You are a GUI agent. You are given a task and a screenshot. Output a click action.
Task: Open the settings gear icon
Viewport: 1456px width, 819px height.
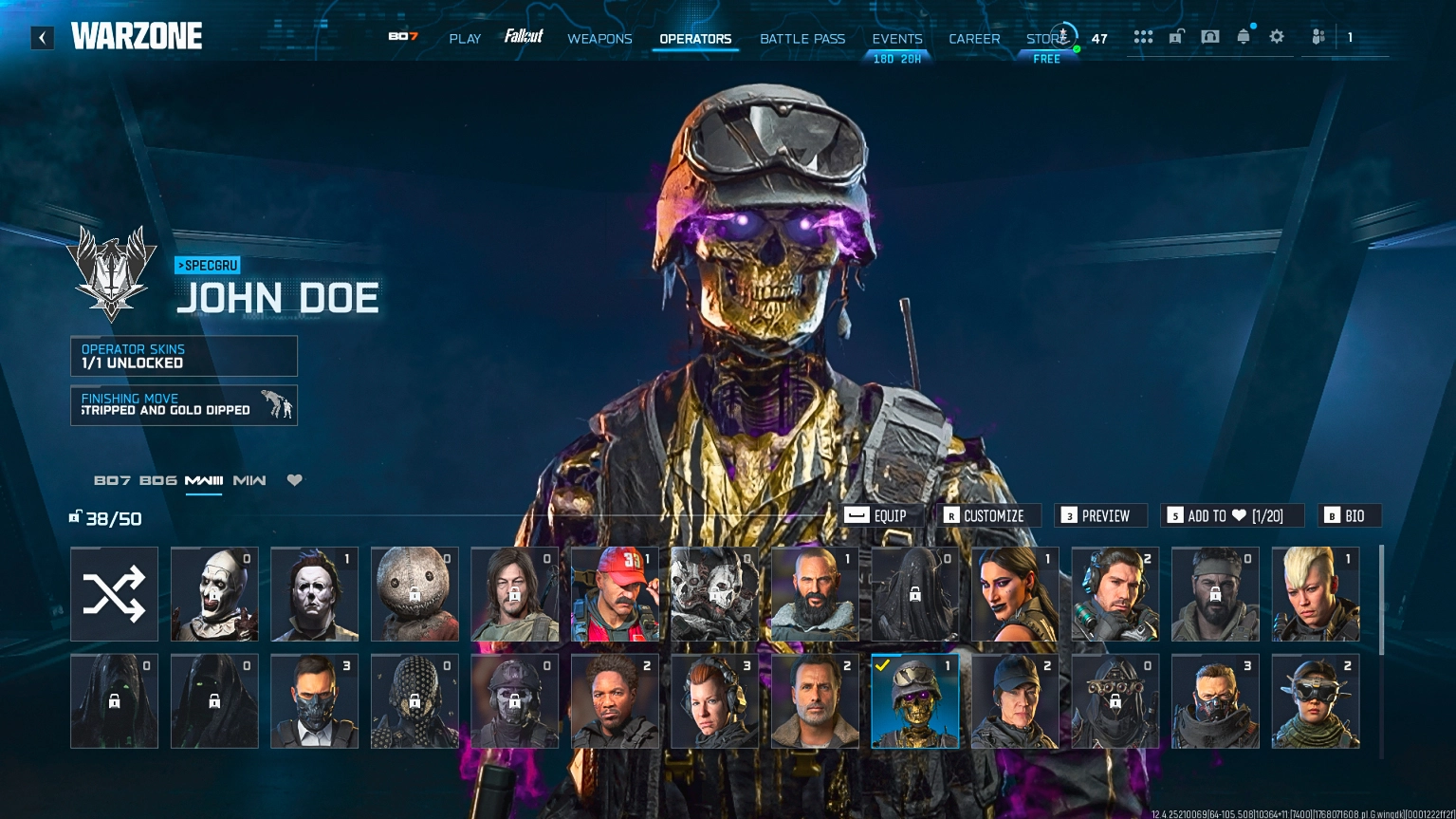[1277, 36]
